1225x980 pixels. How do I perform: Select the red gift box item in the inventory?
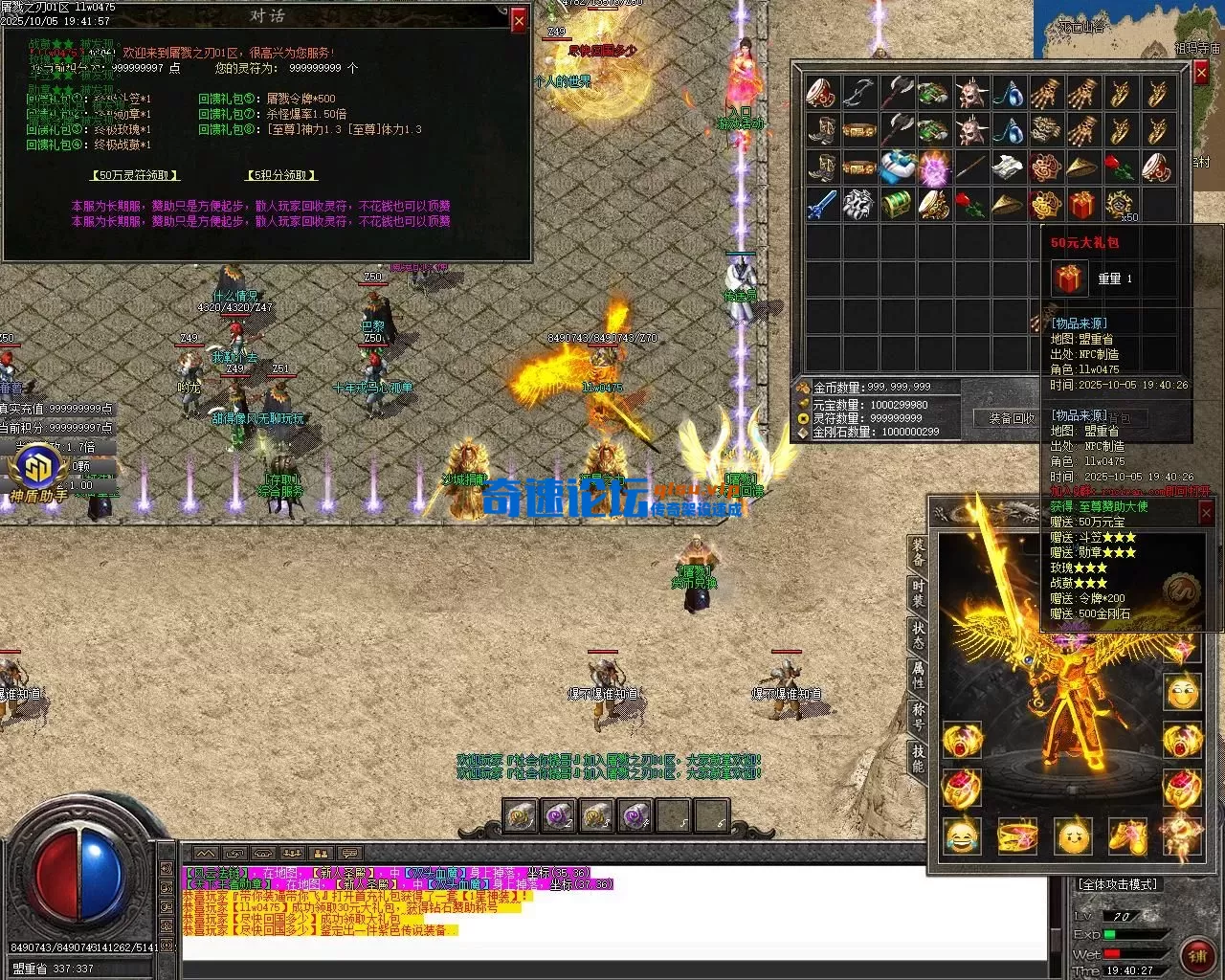coord(1082,204)
